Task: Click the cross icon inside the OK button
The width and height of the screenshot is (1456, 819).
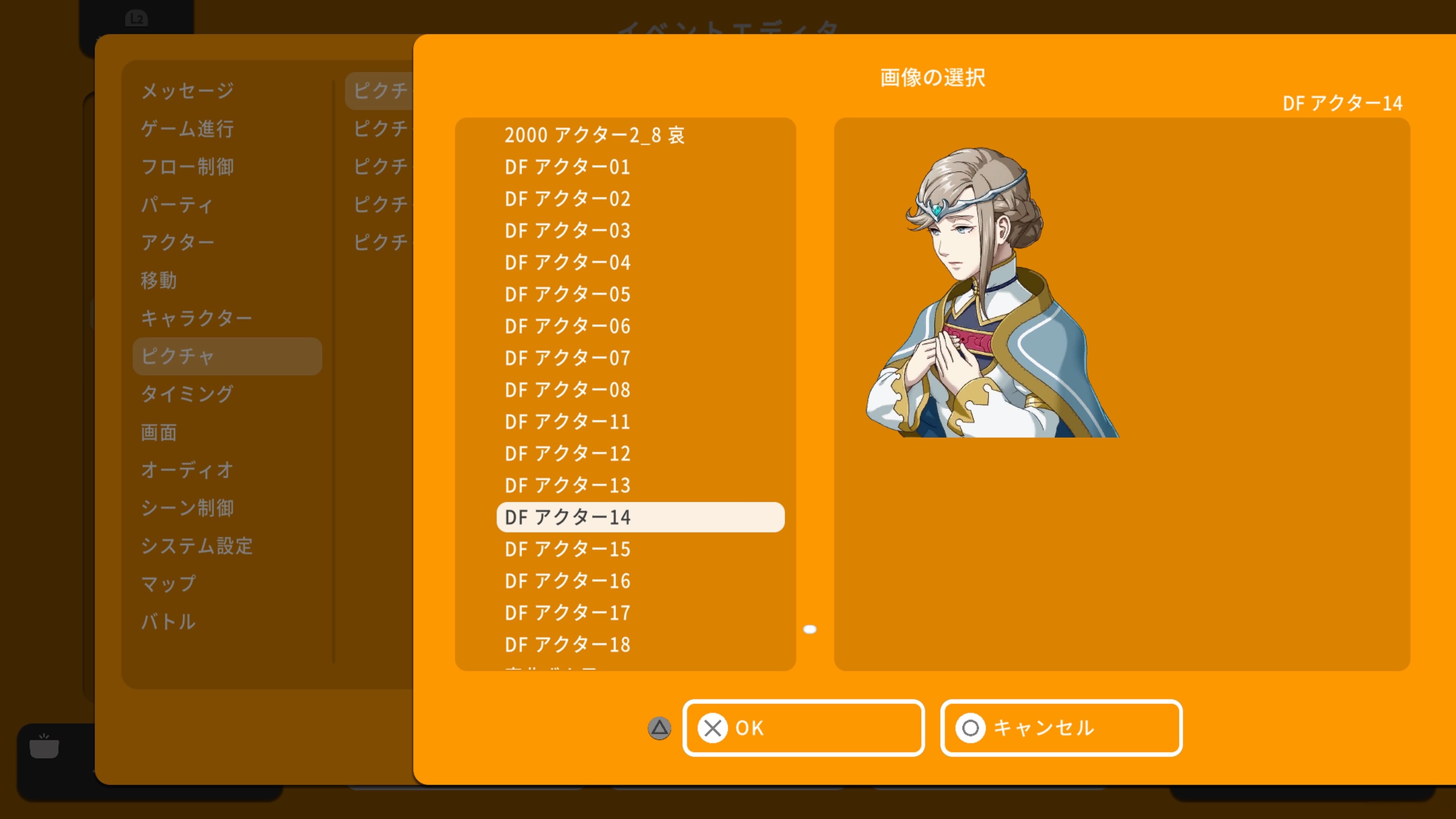Action: (x=713, y=728)
